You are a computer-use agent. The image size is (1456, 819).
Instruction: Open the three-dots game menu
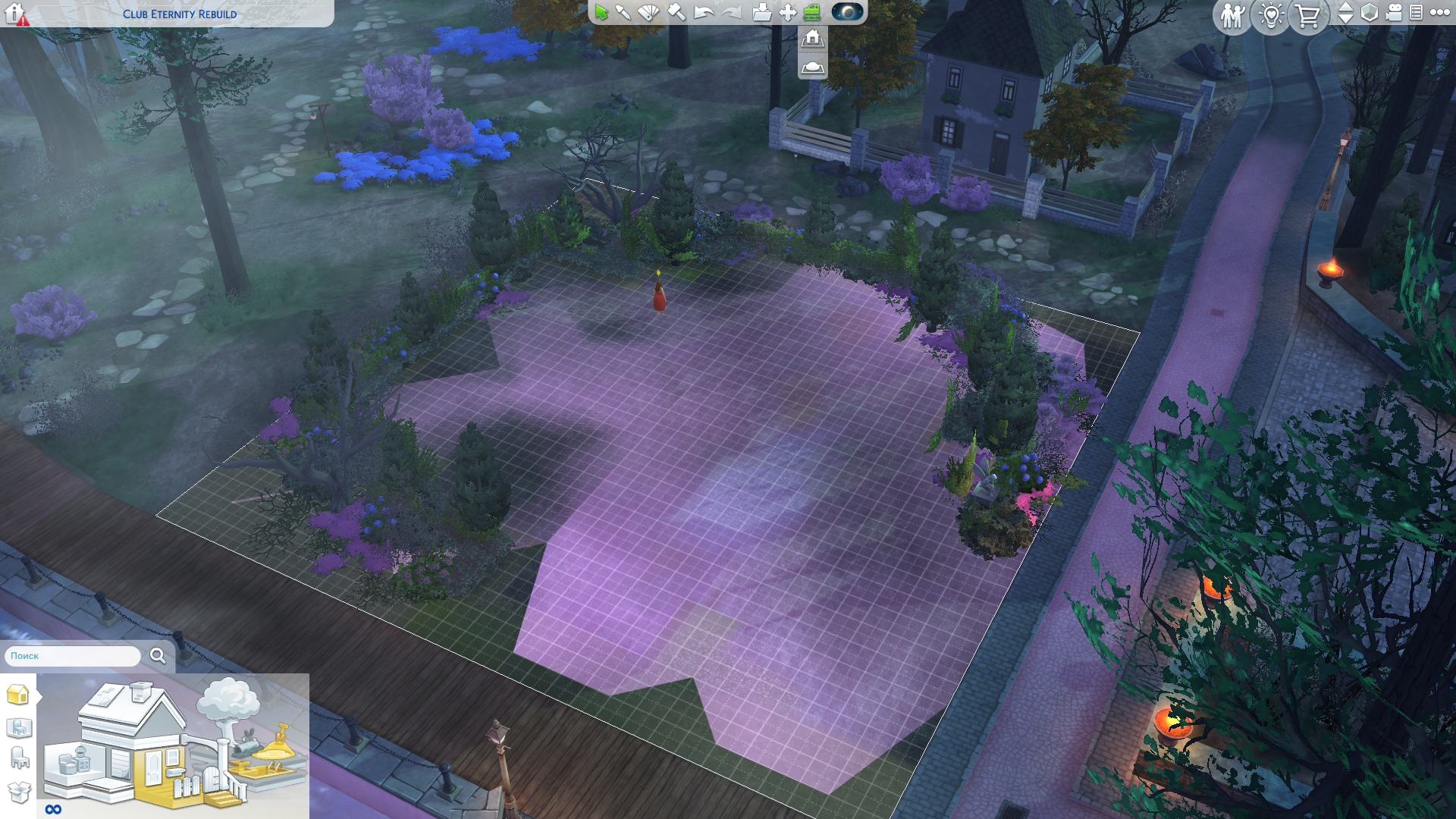1439,13
